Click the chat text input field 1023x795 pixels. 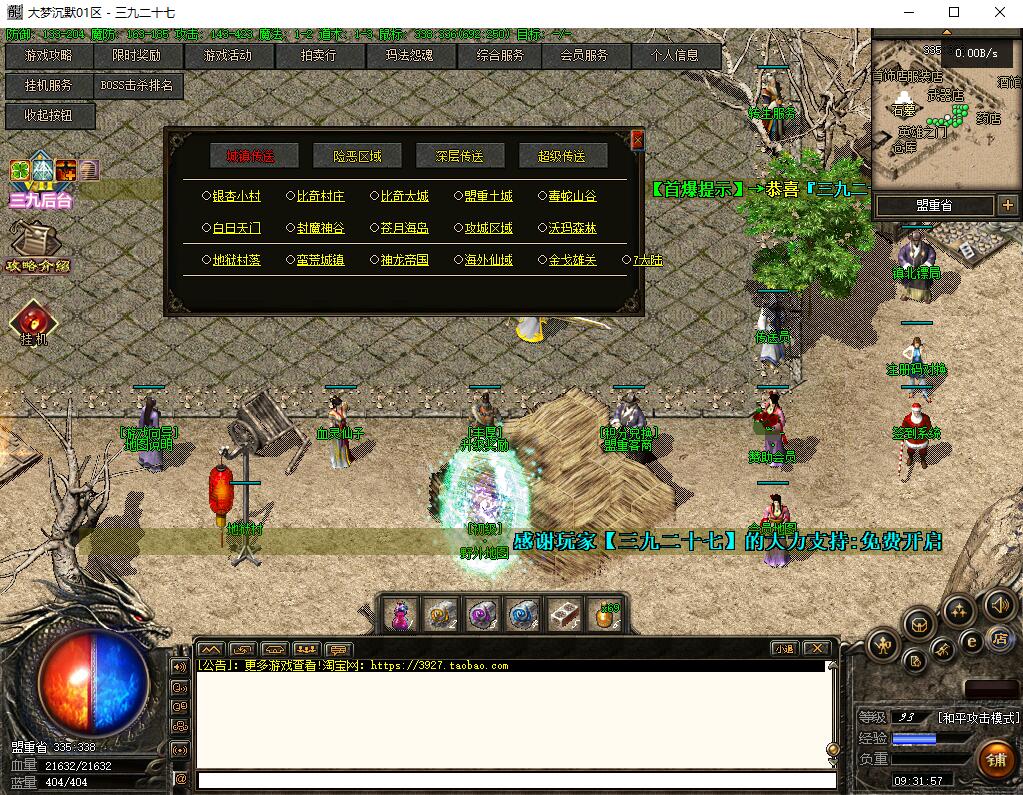click(515, 780)
